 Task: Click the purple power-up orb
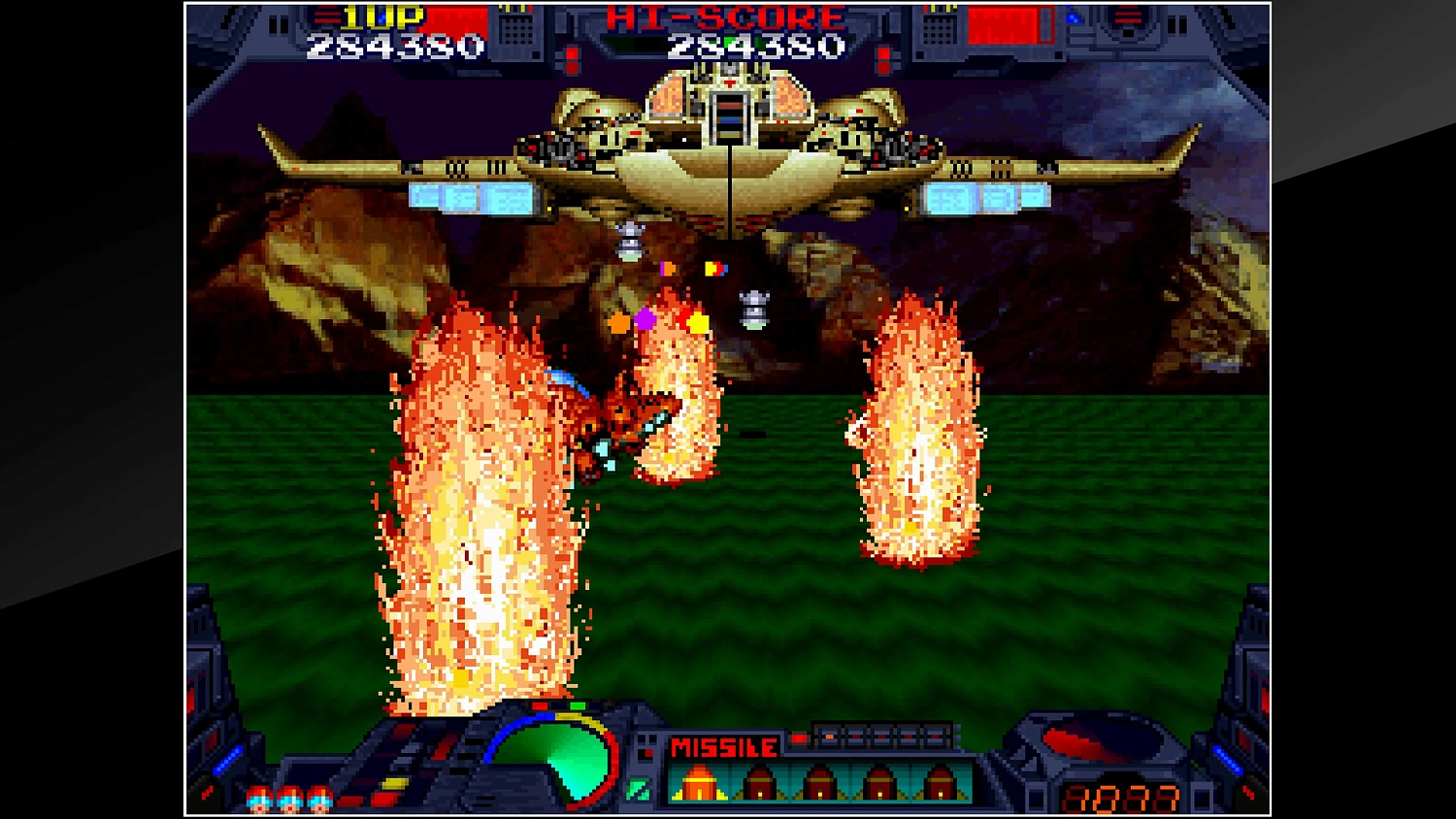tap(645, 320)
